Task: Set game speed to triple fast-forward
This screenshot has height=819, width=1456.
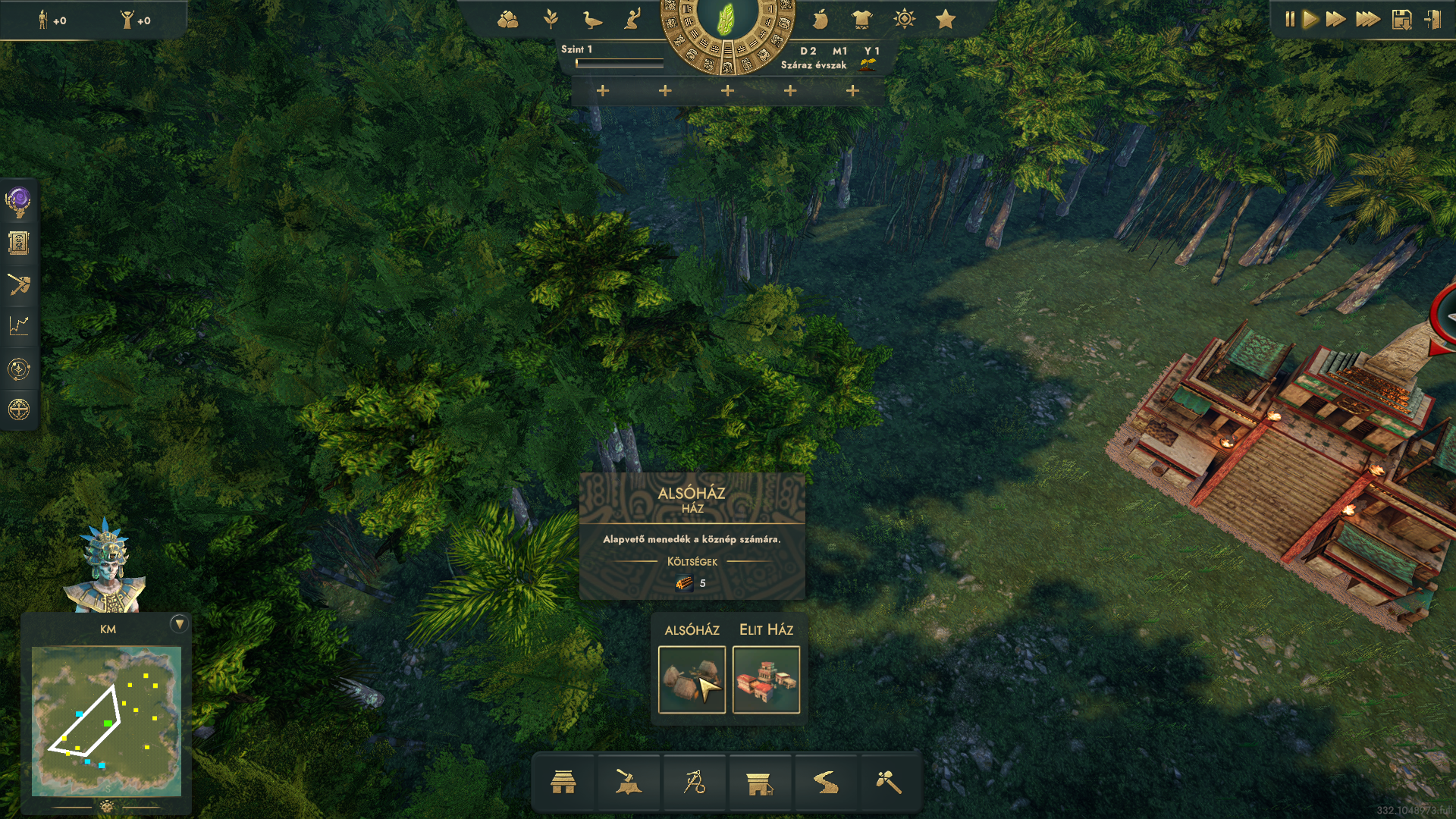Action: [x=1367, y=20]
